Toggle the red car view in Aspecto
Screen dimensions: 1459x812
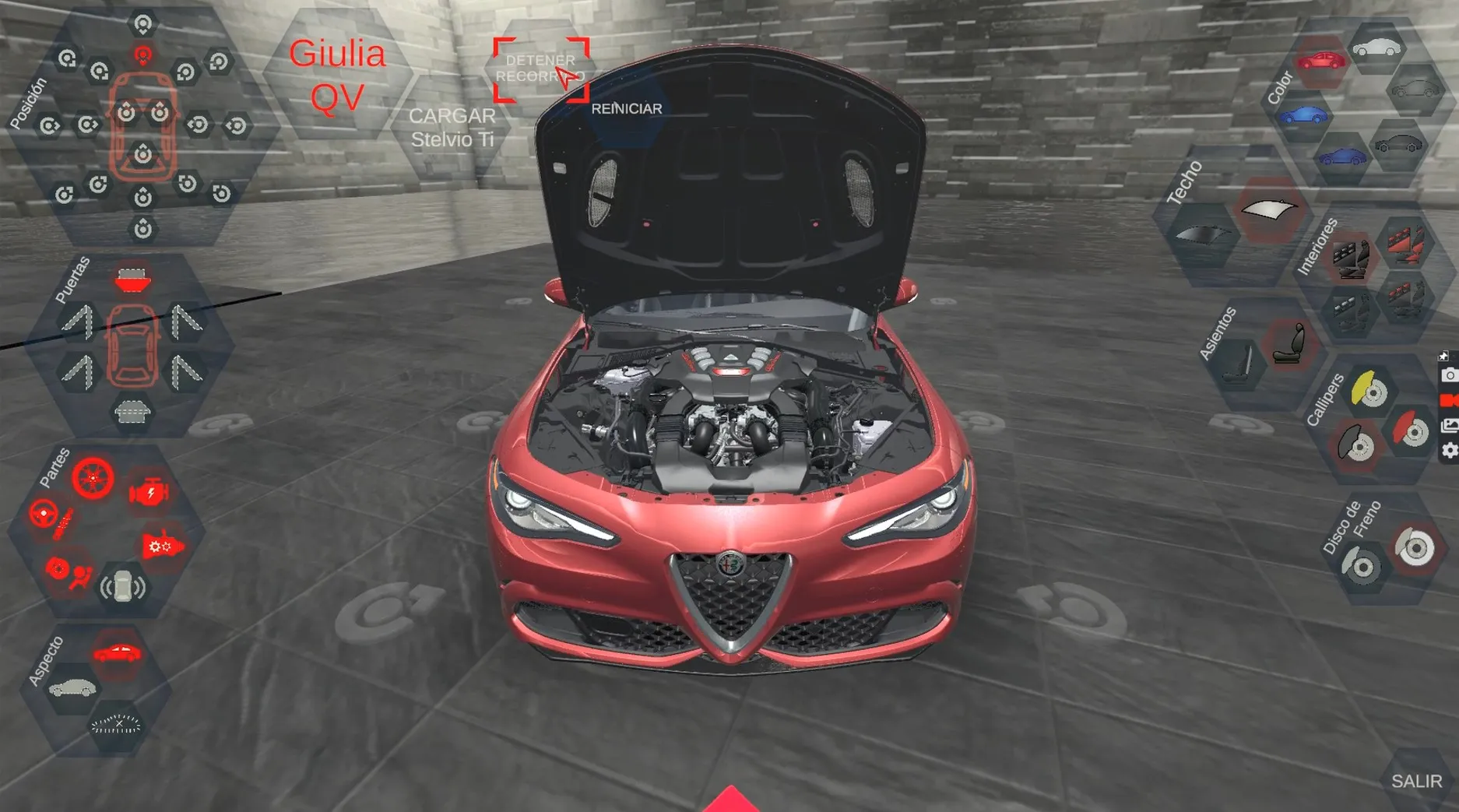click(x=116, y=652)
